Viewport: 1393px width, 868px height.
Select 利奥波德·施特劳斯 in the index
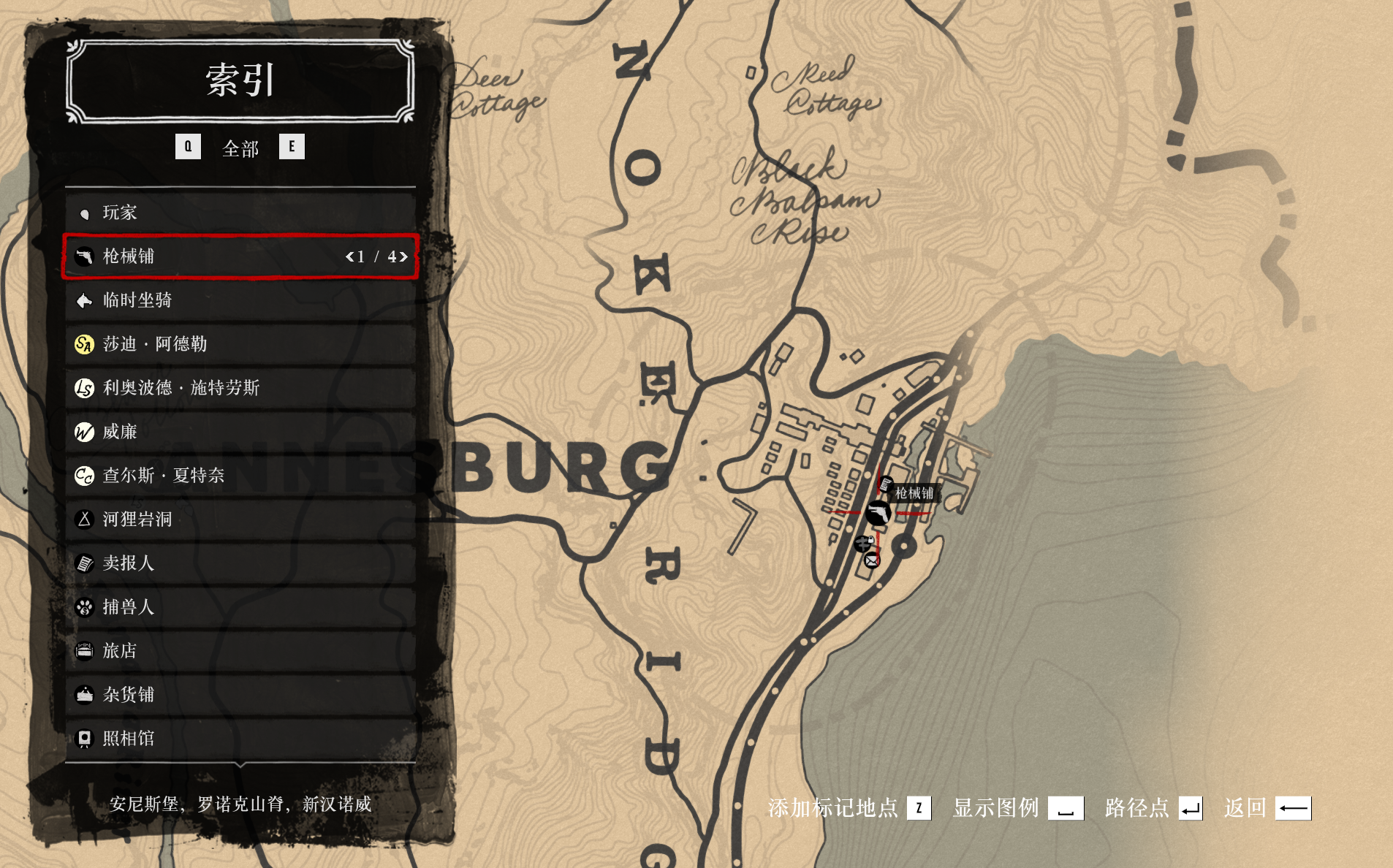click(x=240, y=388)
